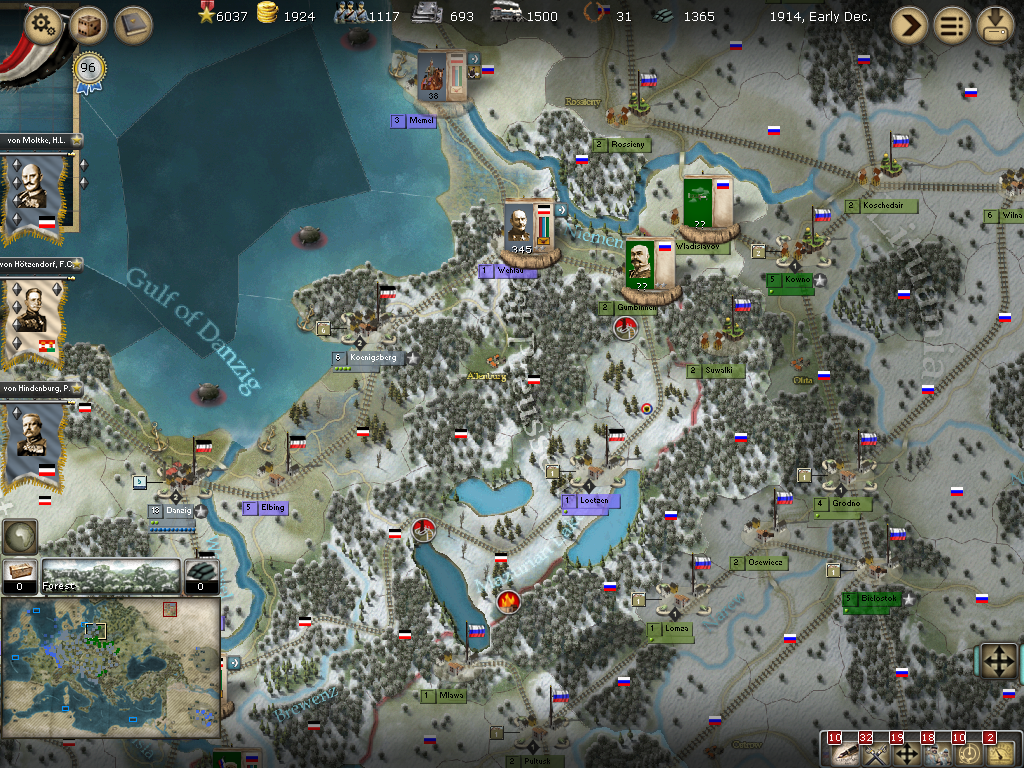Click the blue ribbon medal showing 96
Screen dimensions: 1024x768
(89, 72)
